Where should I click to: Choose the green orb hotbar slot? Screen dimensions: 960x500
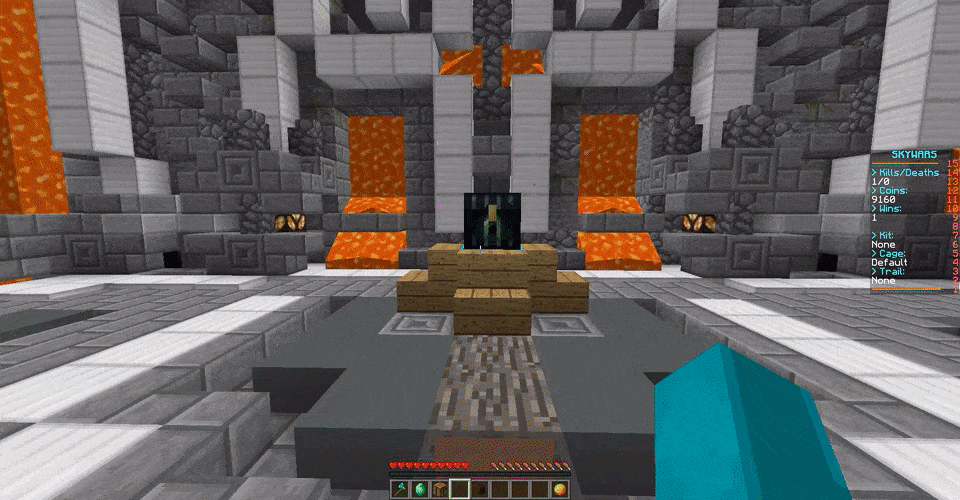pos(419,488)
